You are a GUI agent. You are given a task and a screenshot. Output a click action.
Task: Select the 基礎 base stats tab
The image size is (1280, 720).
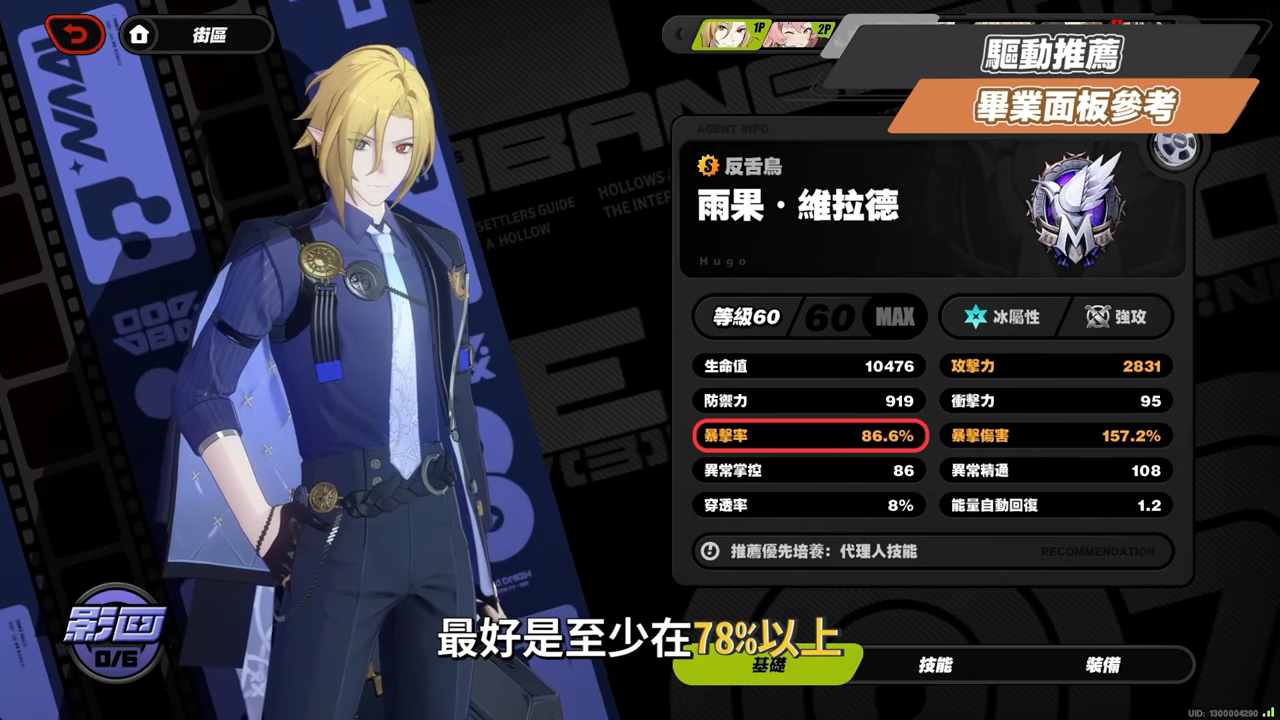768,665
